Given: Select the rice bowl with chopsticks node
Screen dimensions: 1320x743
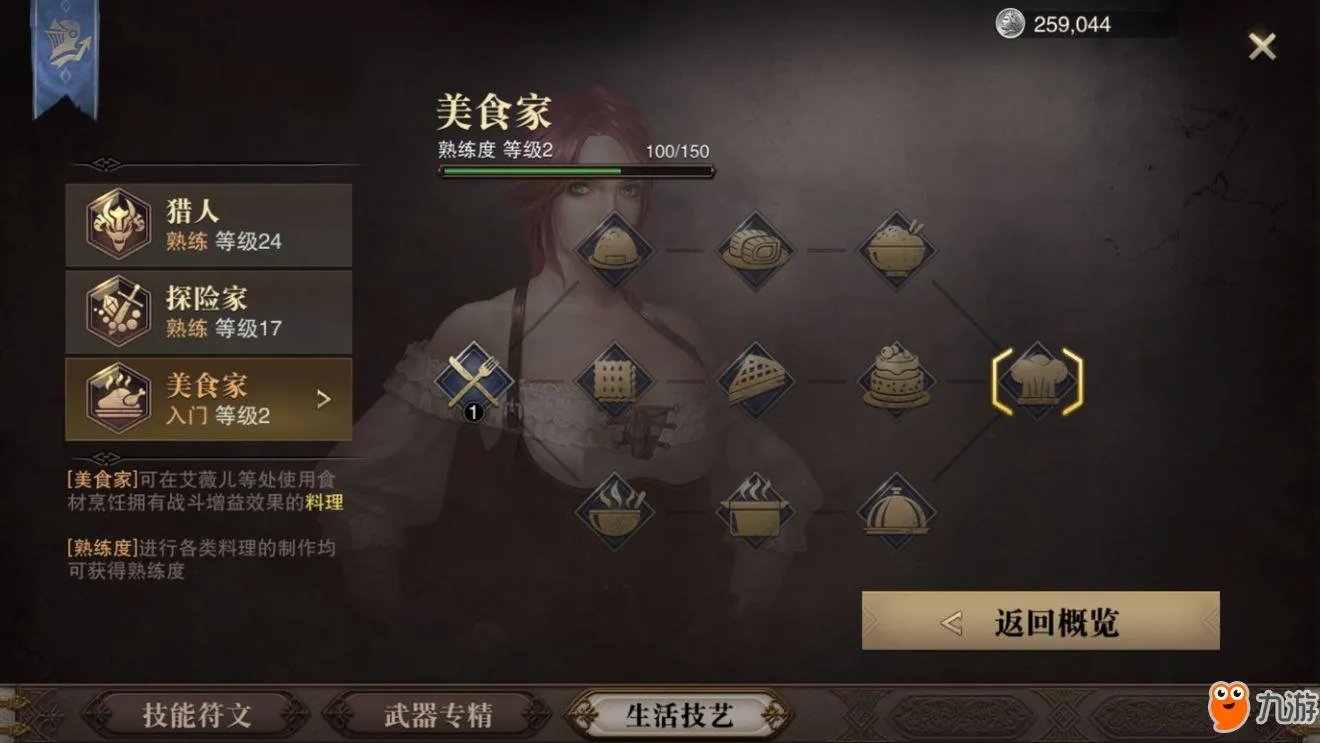Looking at the screenshot, I should point(897,248).
